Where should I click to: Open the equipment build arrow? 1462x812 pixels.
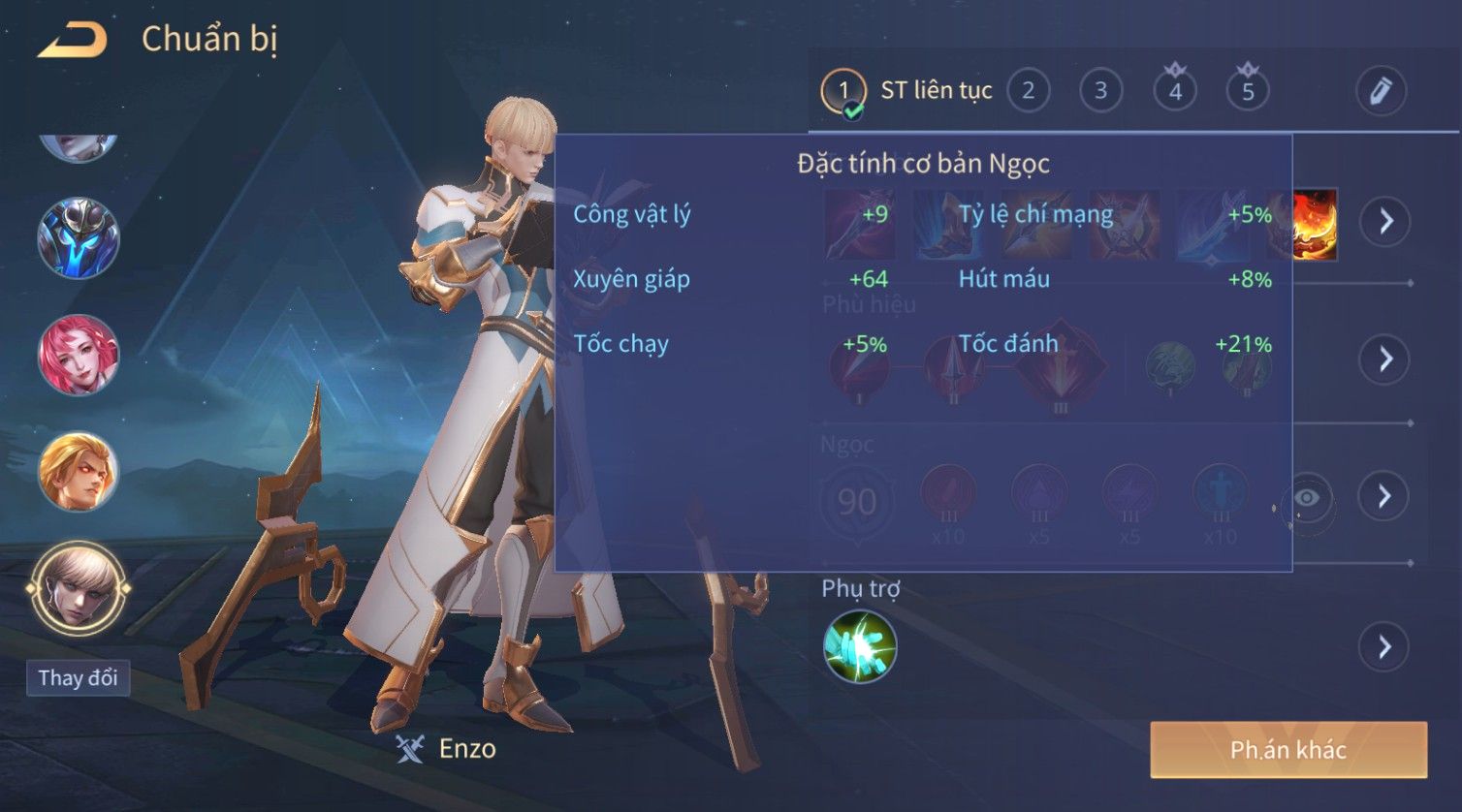tap(1385, 221)
